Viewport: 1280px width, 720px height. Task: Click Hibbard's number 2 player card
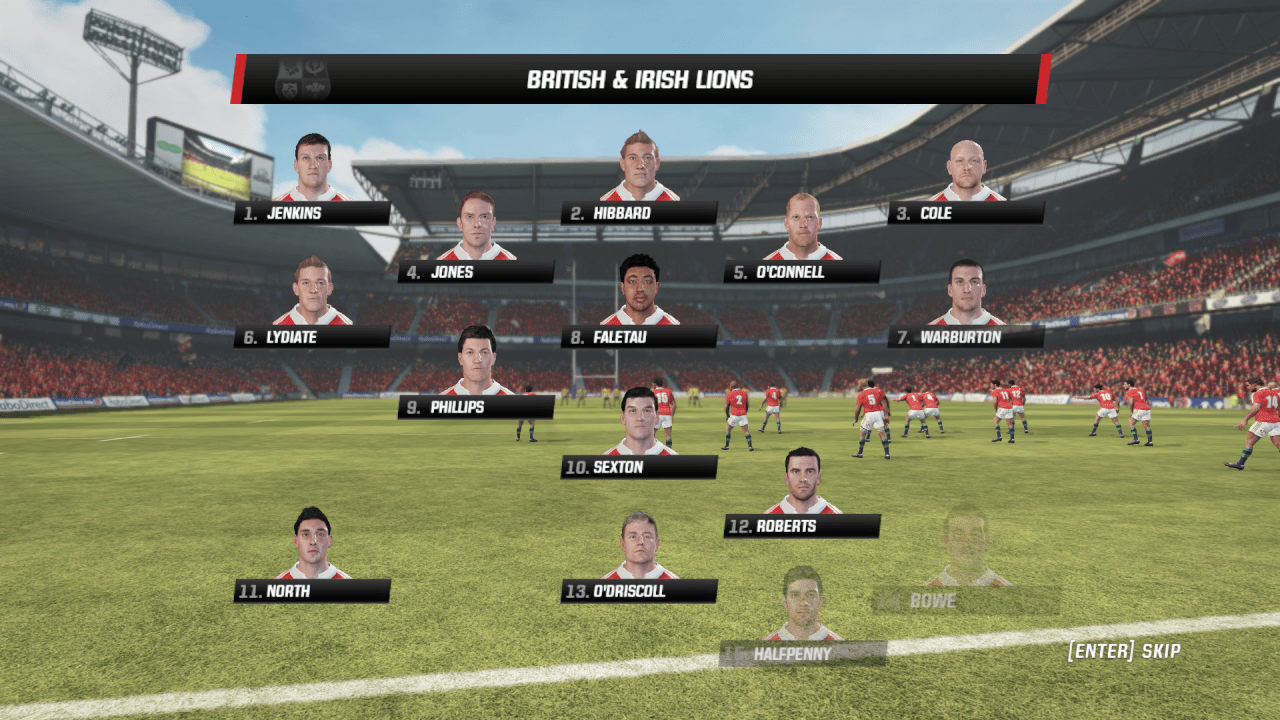tap(639, 213)
